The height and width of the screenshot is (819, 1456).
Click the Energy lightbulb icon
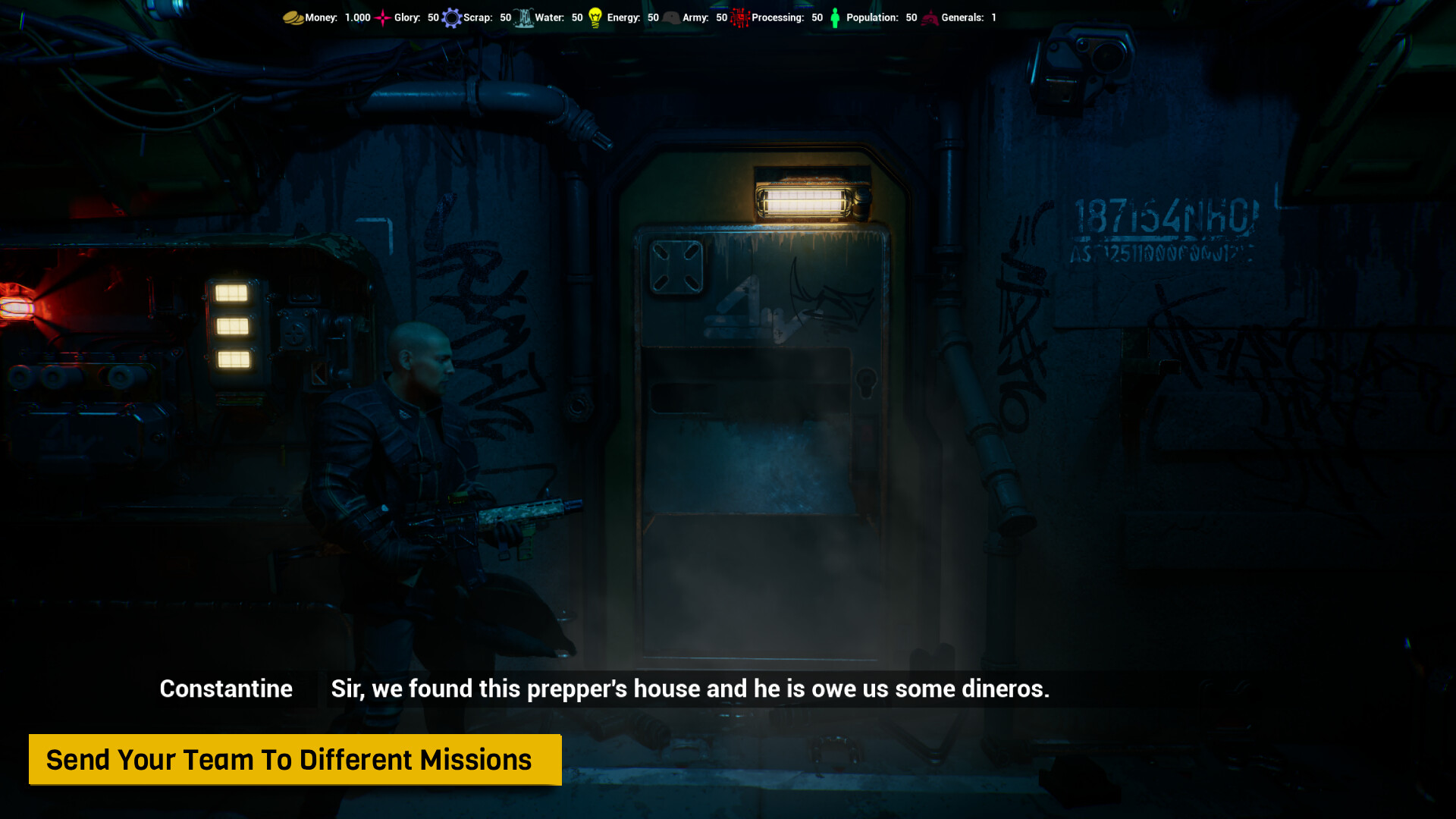point(595,17)
